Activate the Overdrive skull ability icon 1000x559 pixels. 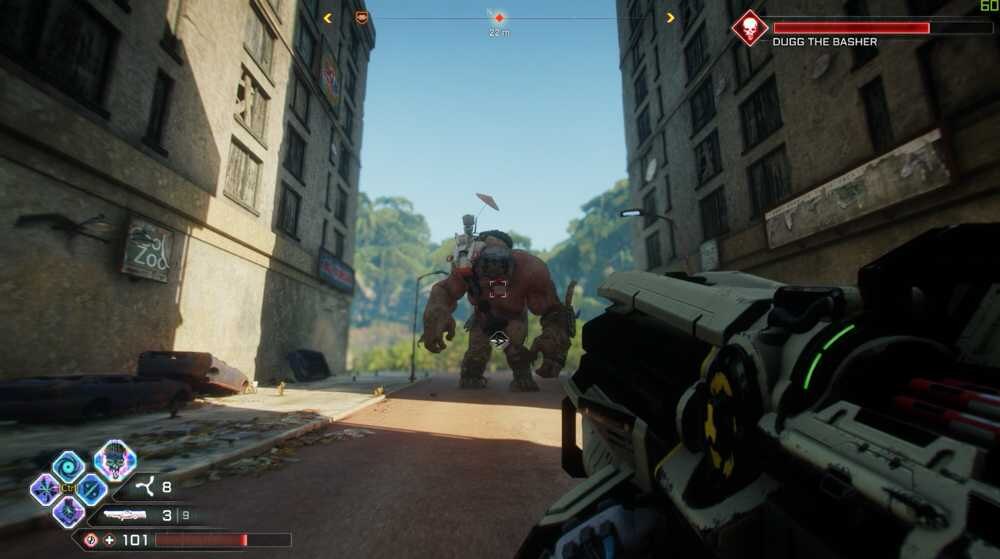tap(115, 461)
